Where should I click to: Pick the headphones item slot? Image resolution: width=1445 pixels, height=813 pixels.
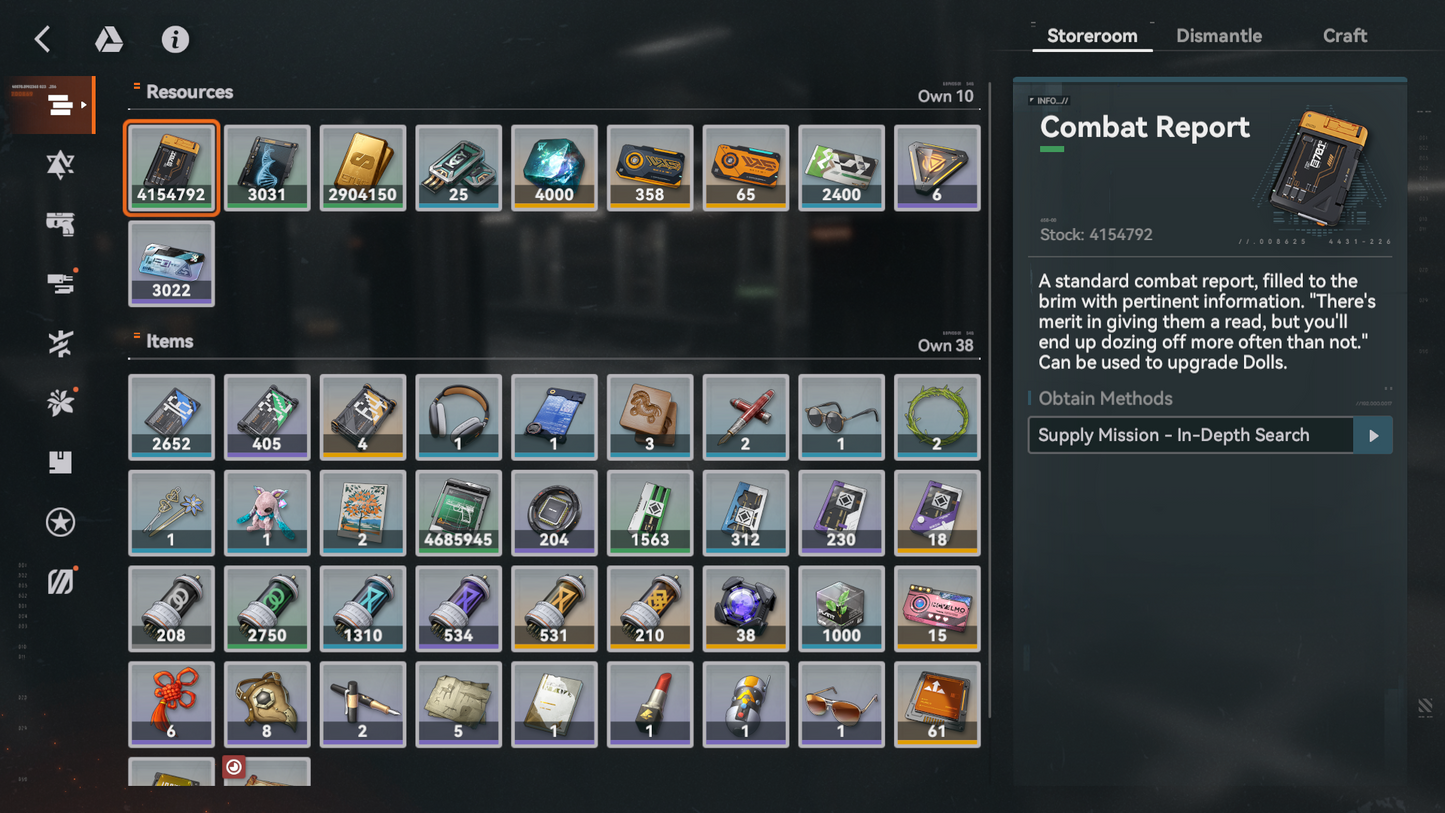pos(458,416)
